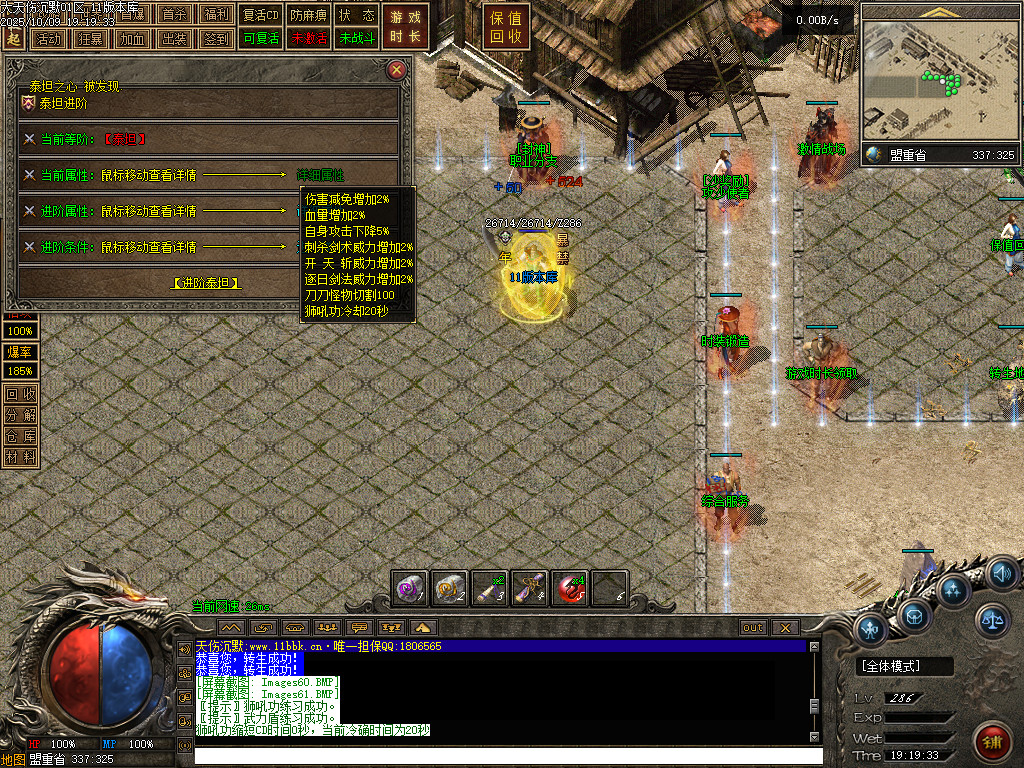The height and width of the screenshot is (768, 1024).
Task: Open the 保值回收 recycle button
Action: 506,27
